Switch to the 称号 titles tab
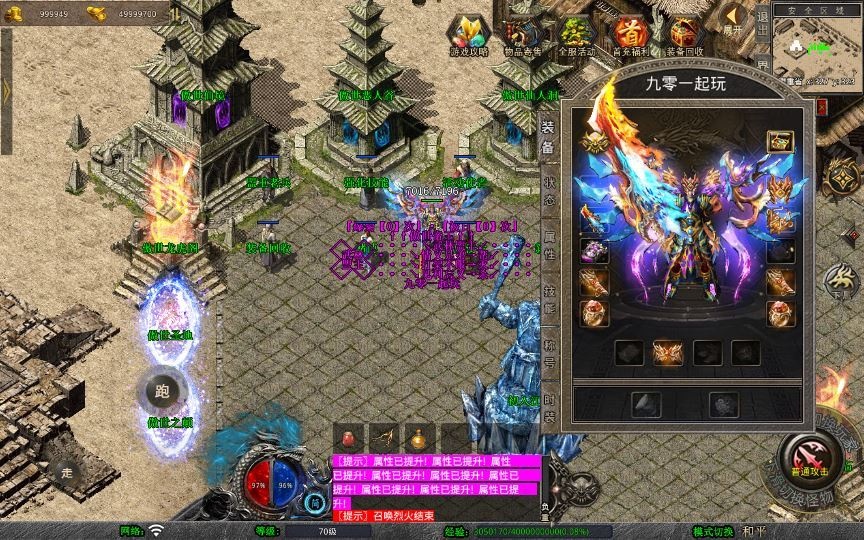Screen dimensions: 864x540 (548, 353)
